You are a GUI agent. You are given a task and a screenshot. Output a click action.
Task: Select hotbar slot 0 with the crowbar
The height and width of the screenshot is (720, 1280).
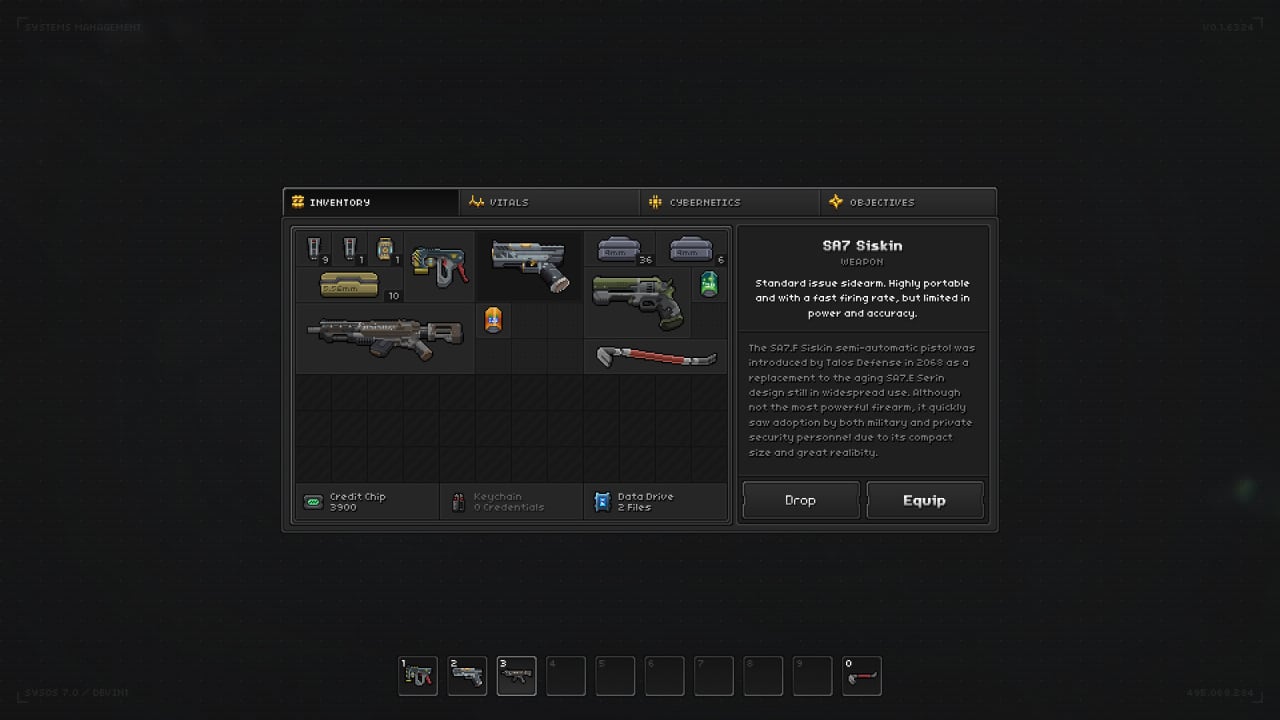tap(861, 676)
